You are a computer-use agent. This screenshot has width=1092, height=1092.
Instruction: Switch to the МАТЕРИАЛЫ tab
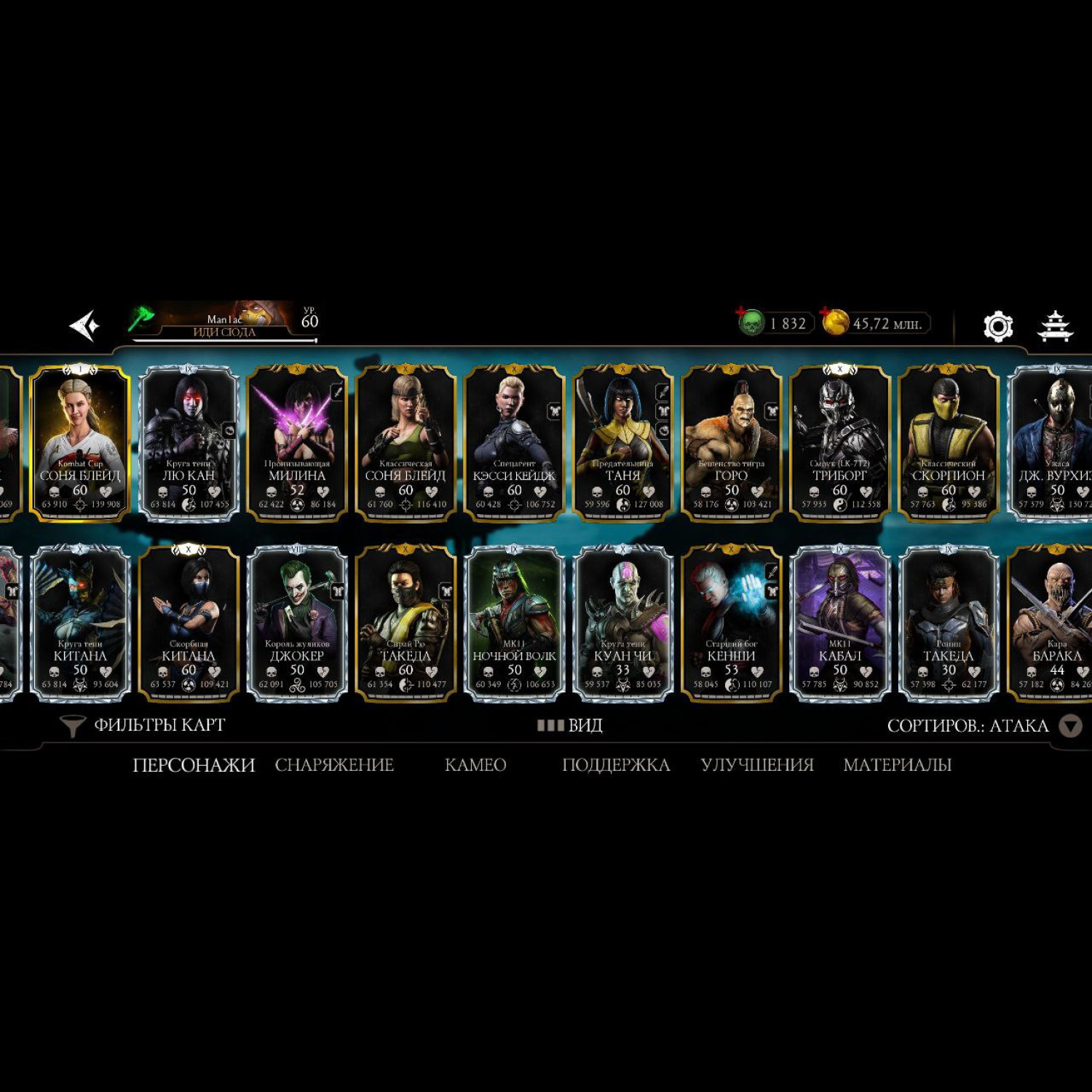897,765
